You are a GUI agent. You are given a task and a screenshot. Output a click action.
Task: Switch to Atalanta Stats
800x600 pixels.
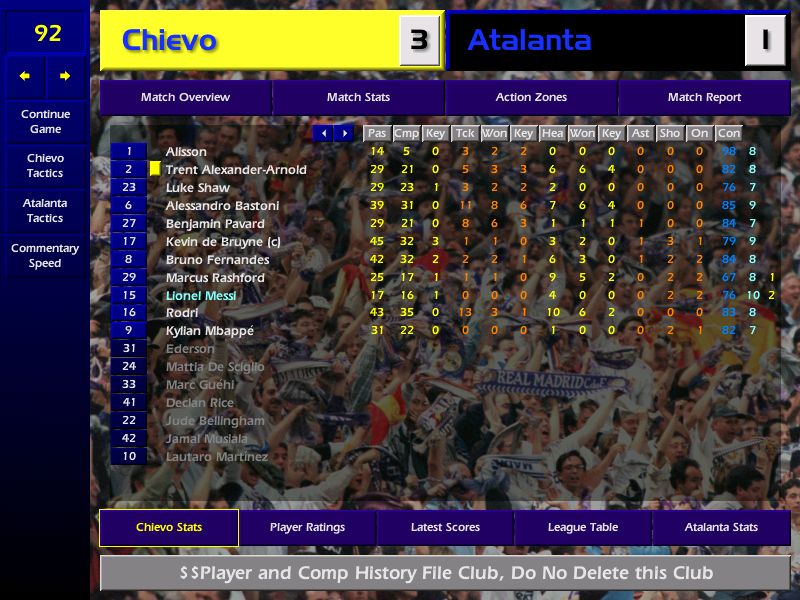click(721, 527)
